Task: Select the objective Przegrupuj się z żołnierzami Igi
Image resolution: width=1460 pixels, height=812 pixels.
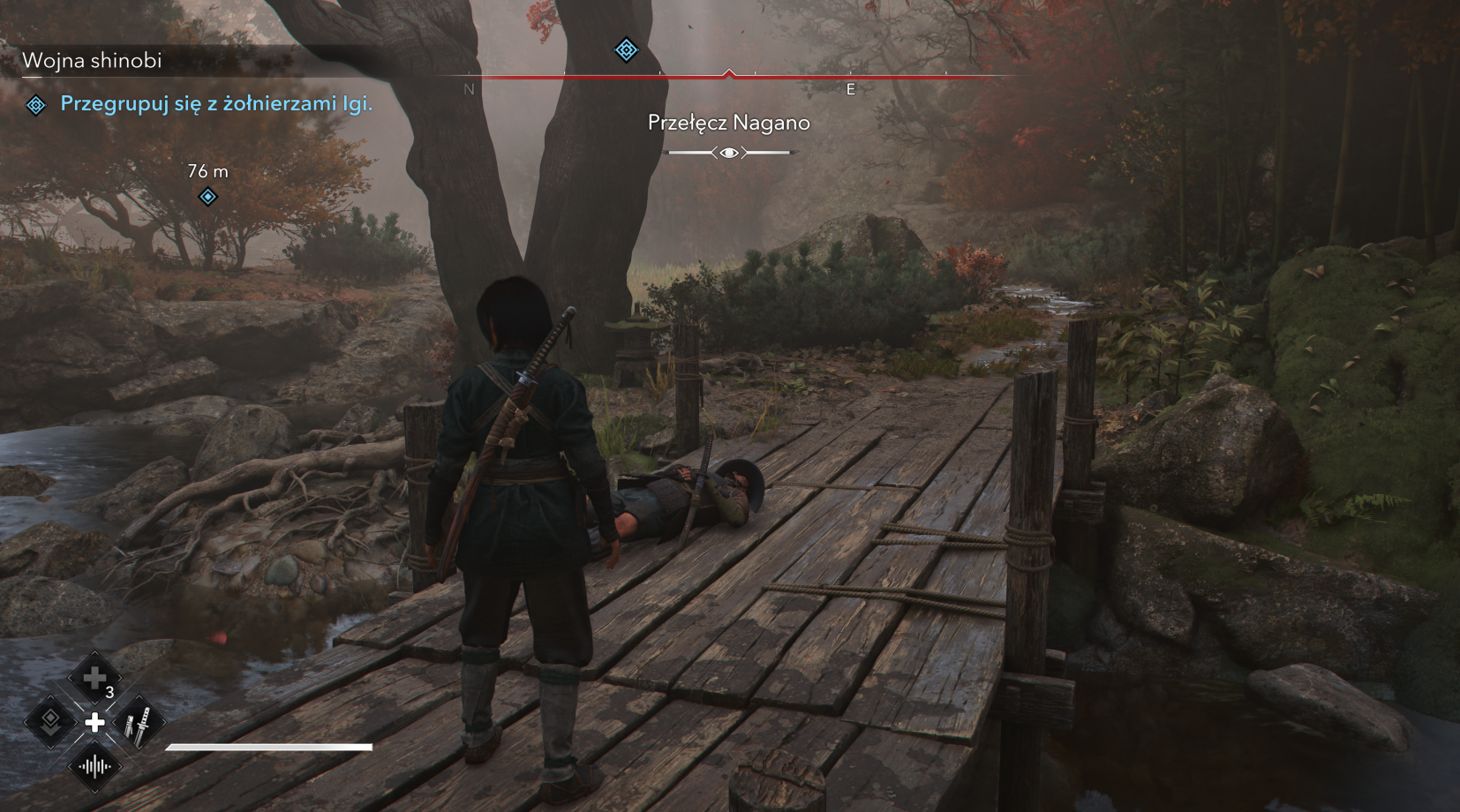Action: [x=216, y=104]
